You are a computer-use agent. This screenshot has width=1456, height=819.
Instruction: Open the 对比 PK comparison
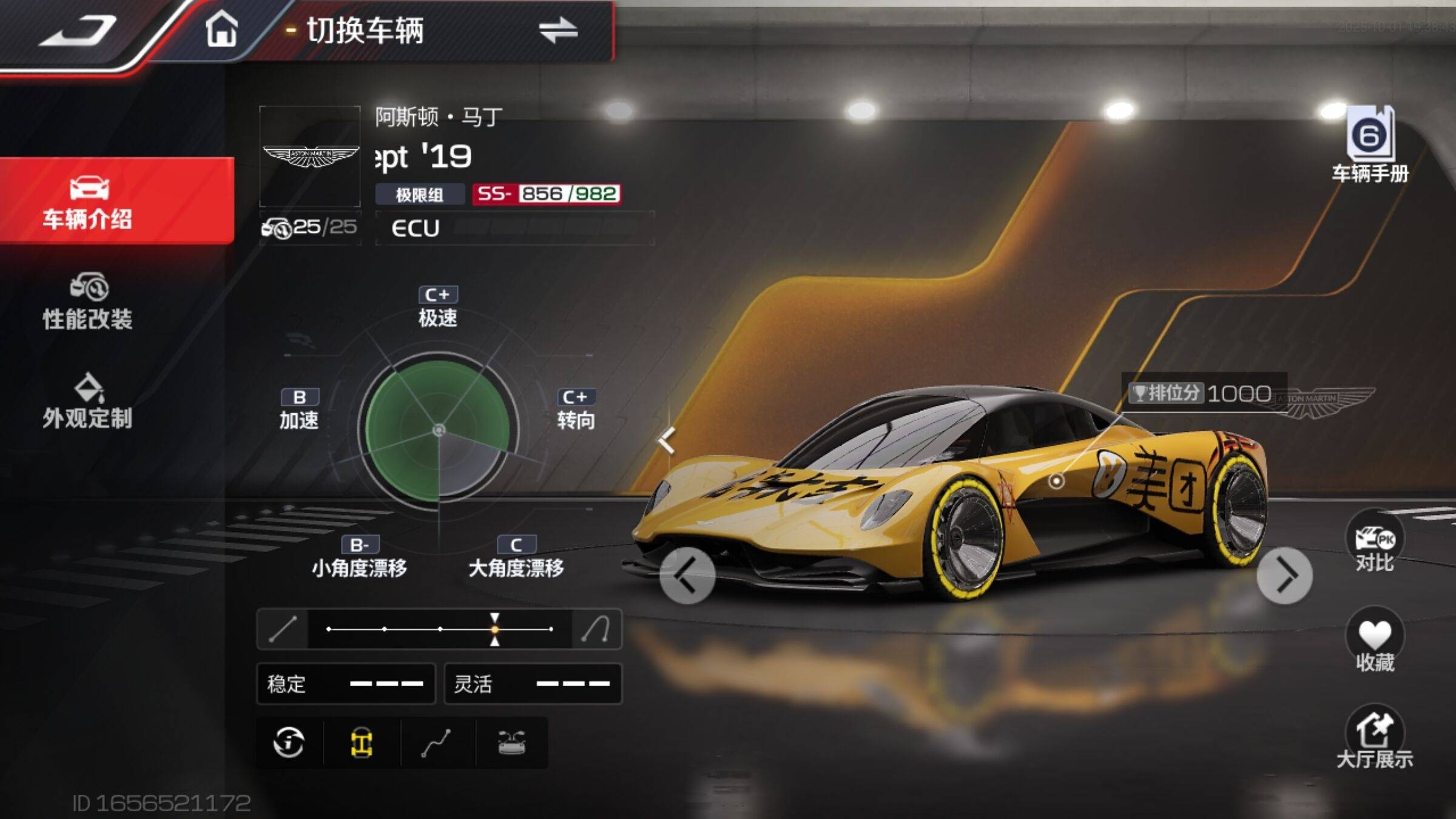coord(1375,543)
